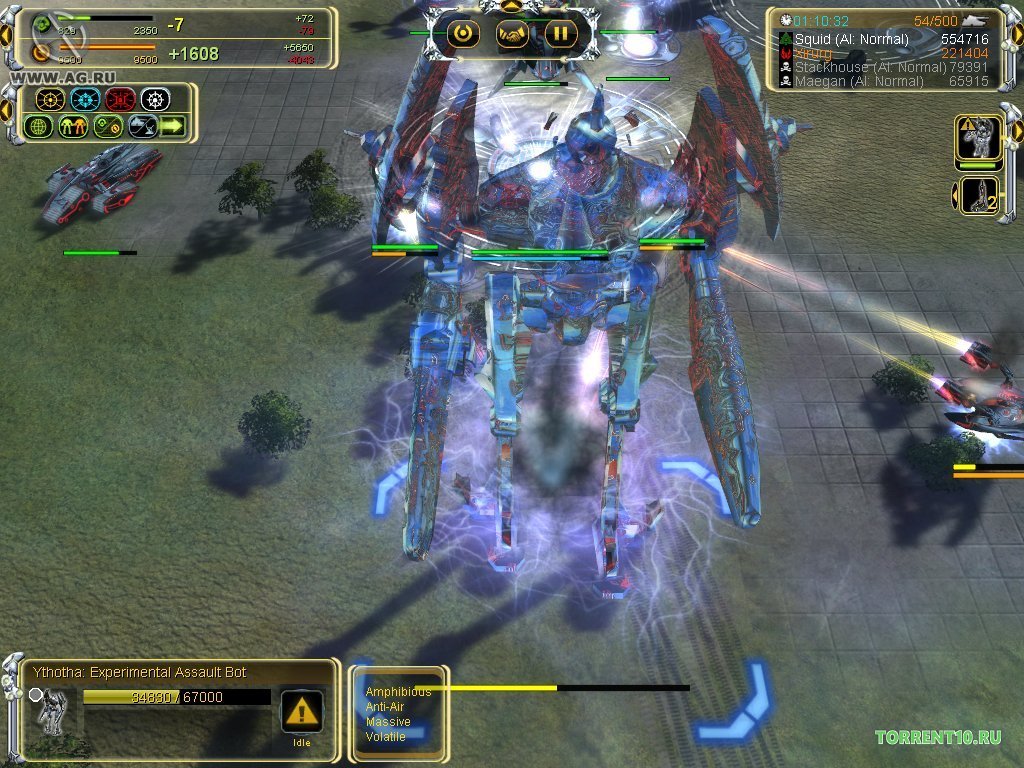The image size is (1024, 768).
Task: Toggle the red crosshair overlay icon
Action: tap(120, 100)
